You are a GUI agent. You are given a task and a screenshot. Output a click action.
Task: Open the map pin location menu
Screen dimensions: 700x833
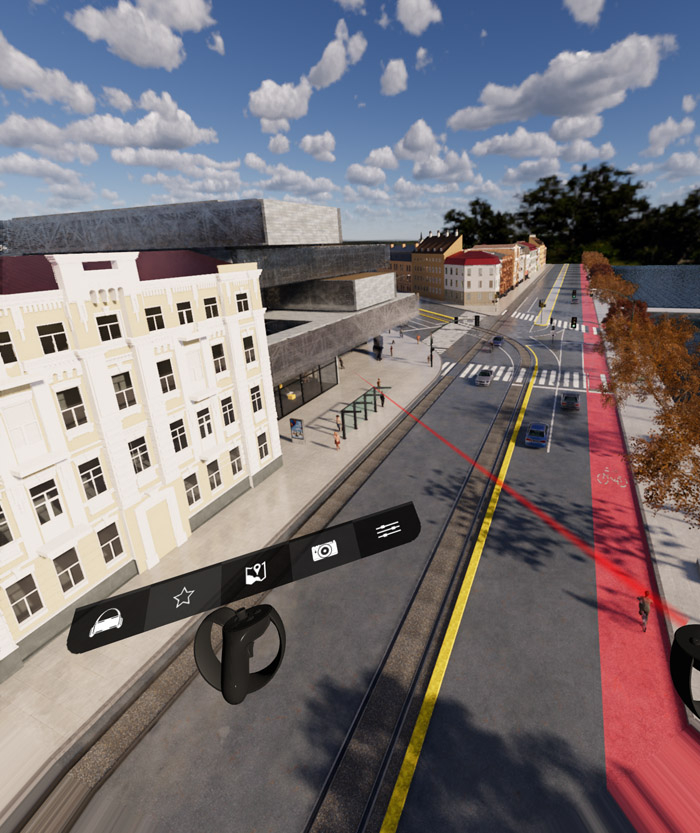tap(256, 573)
